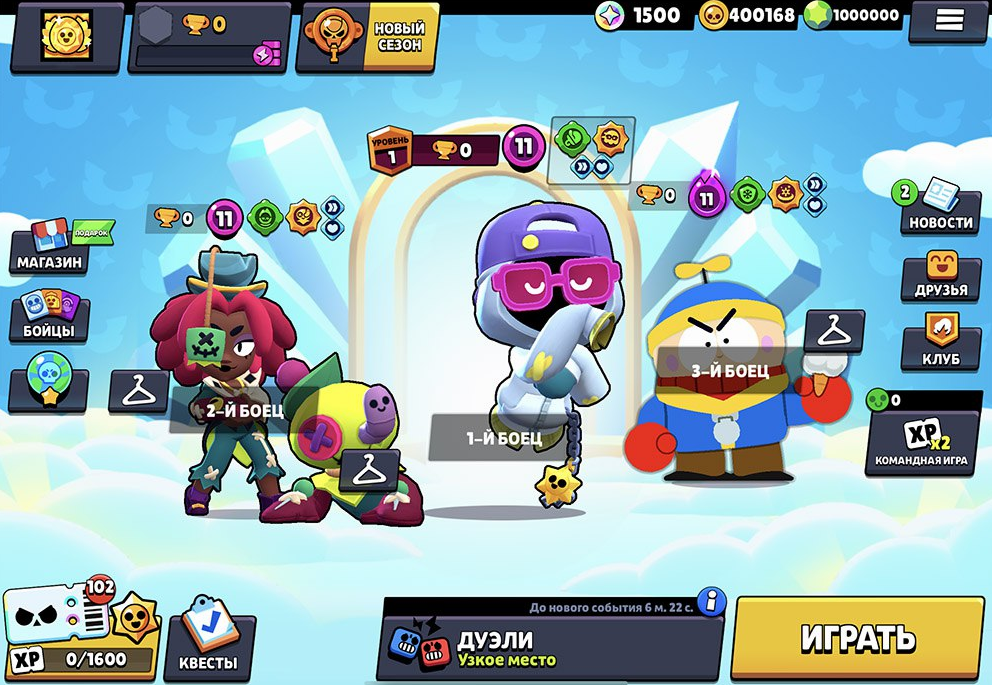The width and height of the screenshot is (992, 685).
Task: Open the НОВЫЙ СЕЗОН season banner
Action: (x=367, y=38)
